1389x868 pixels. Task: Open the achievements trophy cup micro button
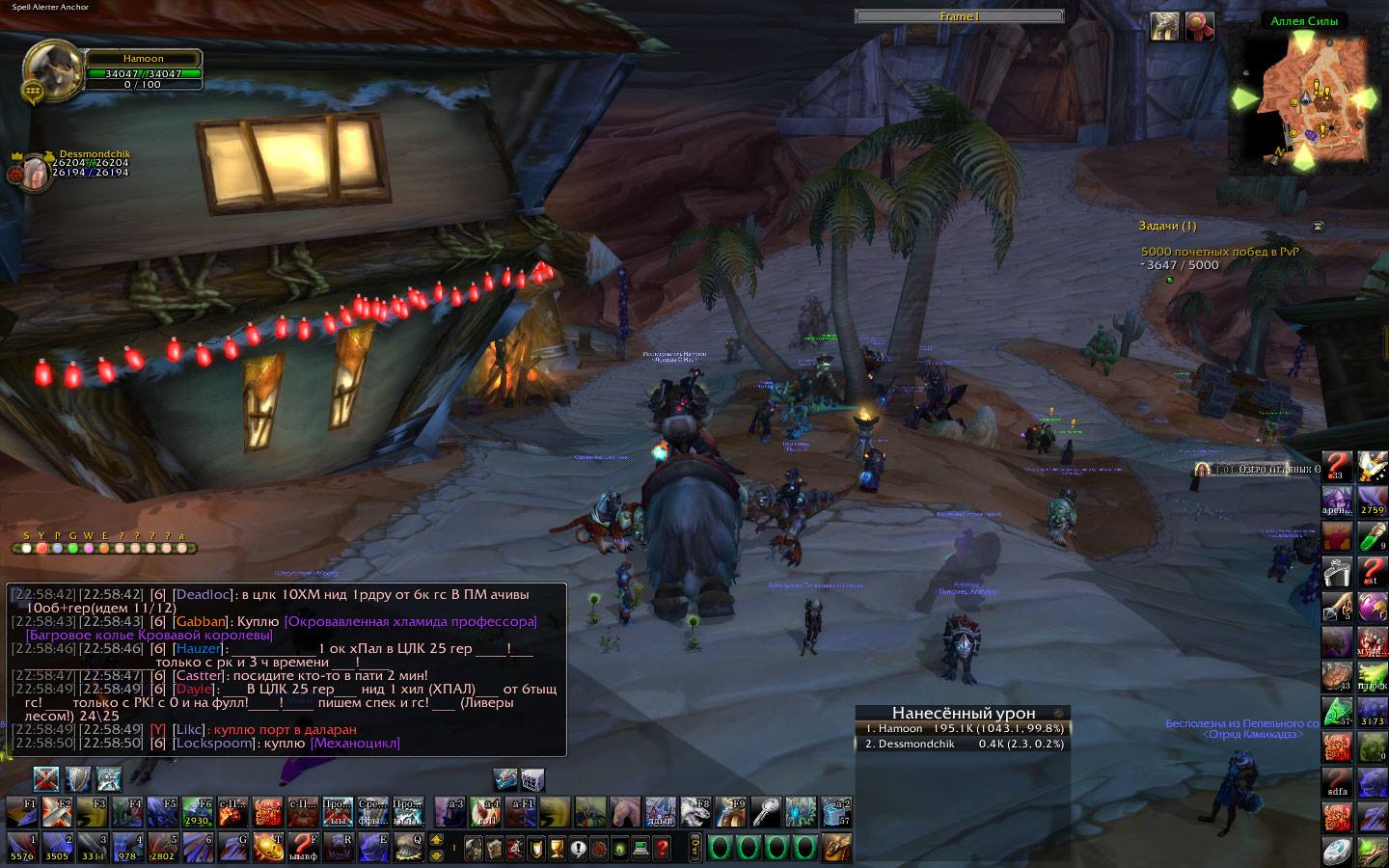coord(556,850)
